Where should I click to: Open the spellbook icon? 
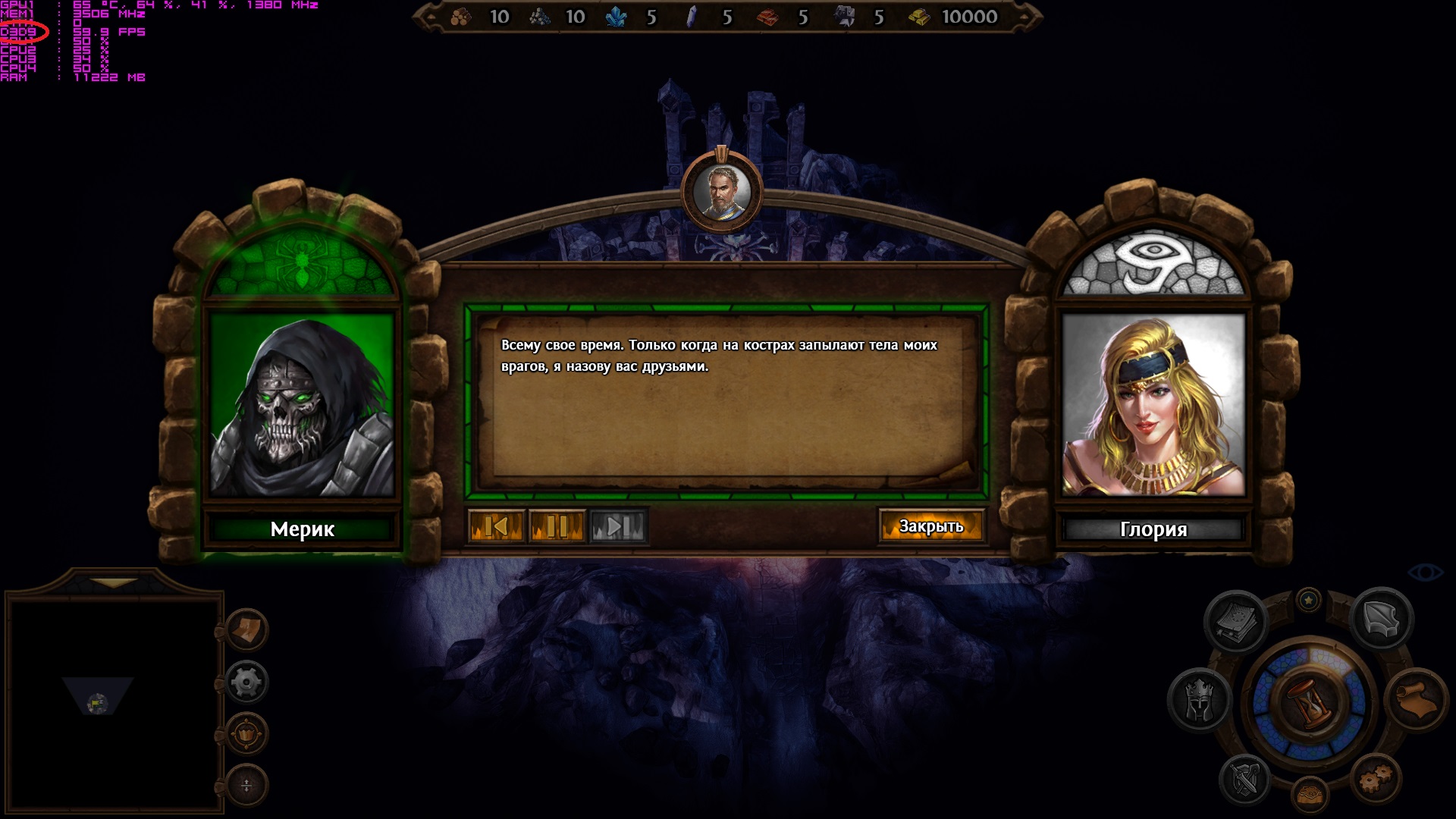click(1236, 622)
